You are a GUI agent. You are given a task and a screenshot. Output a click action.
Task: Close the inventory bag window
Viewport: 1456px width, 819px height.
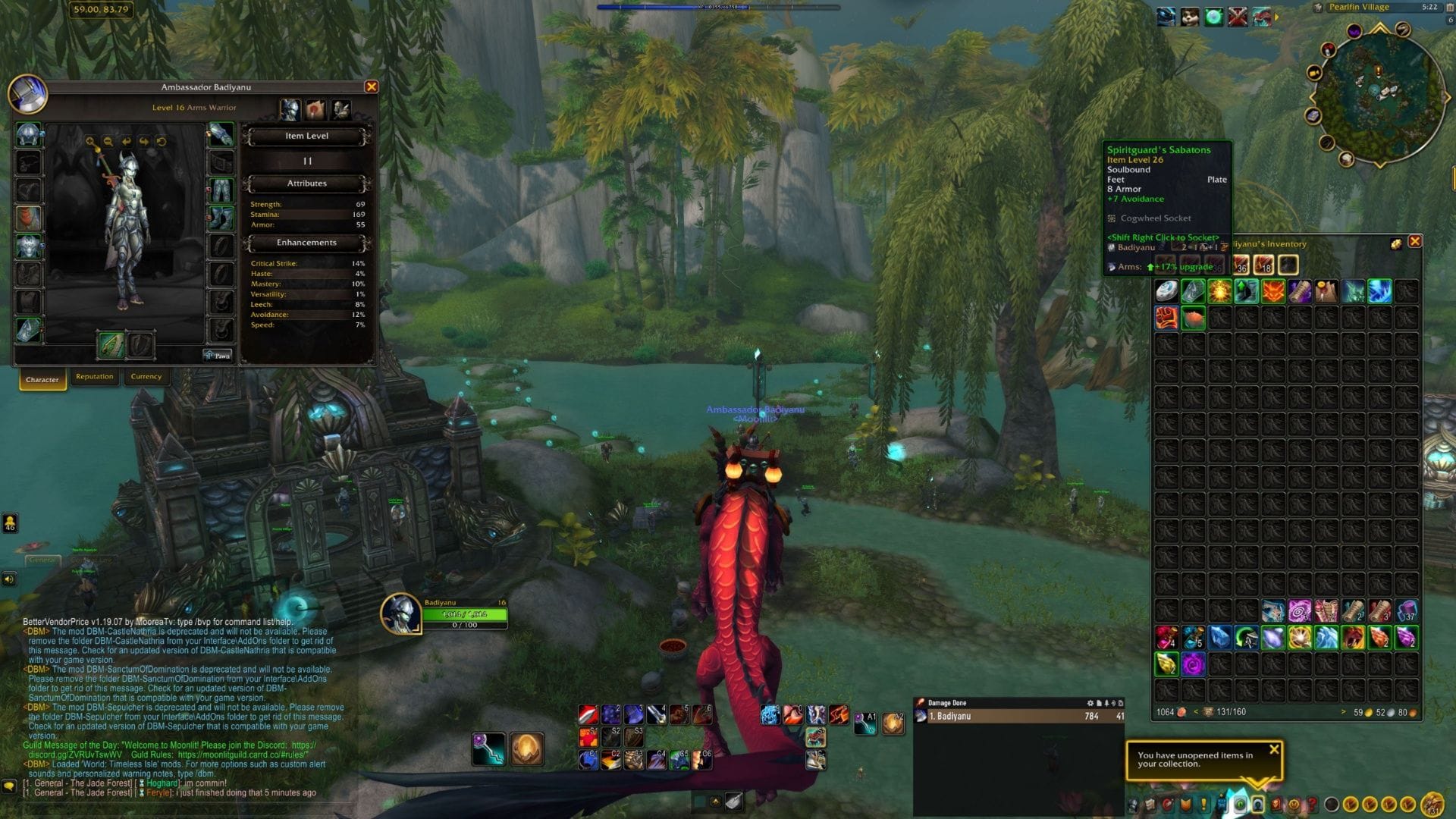click(x=1414, y=242)
